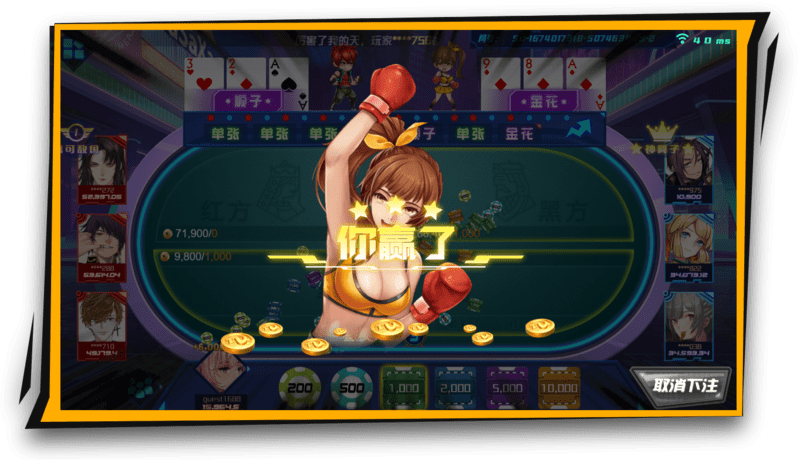Cancel the bet with 取消下注
Viewport: 800px width, 460px height.
679,383
